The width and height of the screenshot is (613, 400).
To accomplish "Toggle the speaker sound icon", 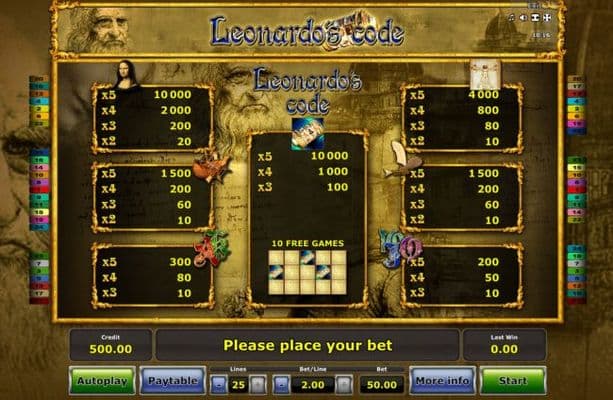I will point(522,18).
